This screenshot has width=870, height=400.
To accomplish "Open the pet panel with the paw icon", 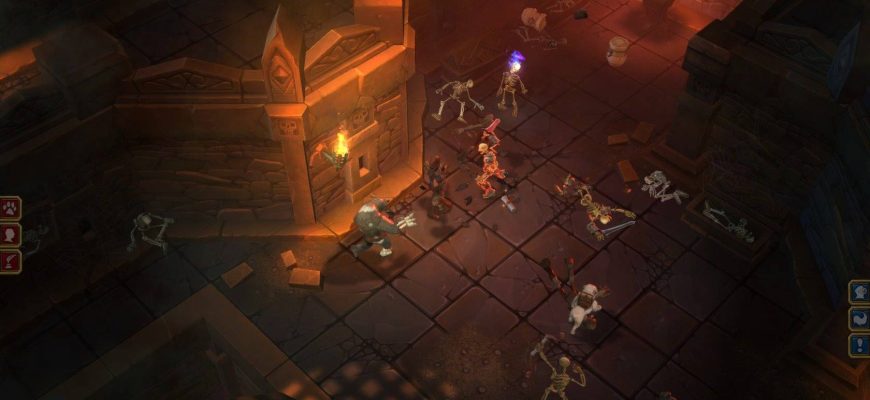I will pos(10,209).
